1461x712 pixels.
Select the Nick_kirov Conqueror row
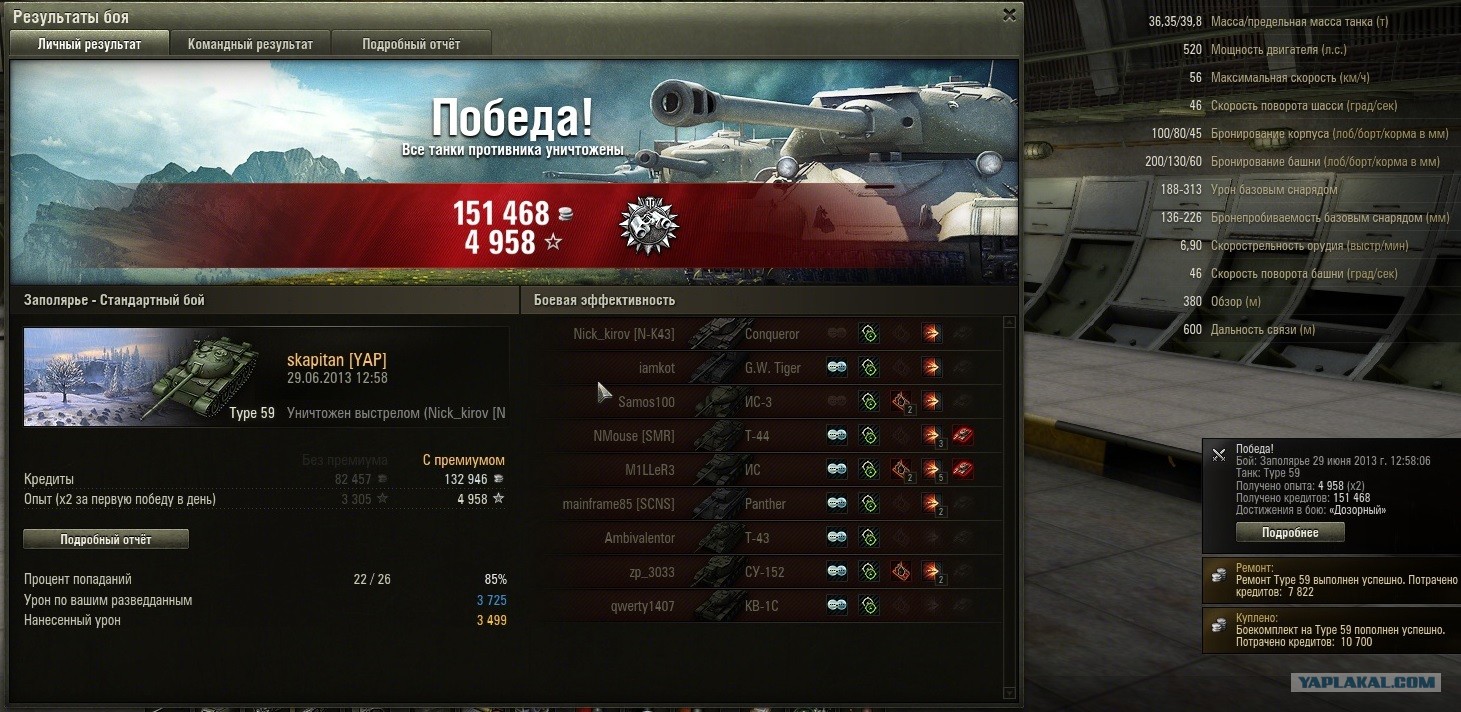pos(760,334)
